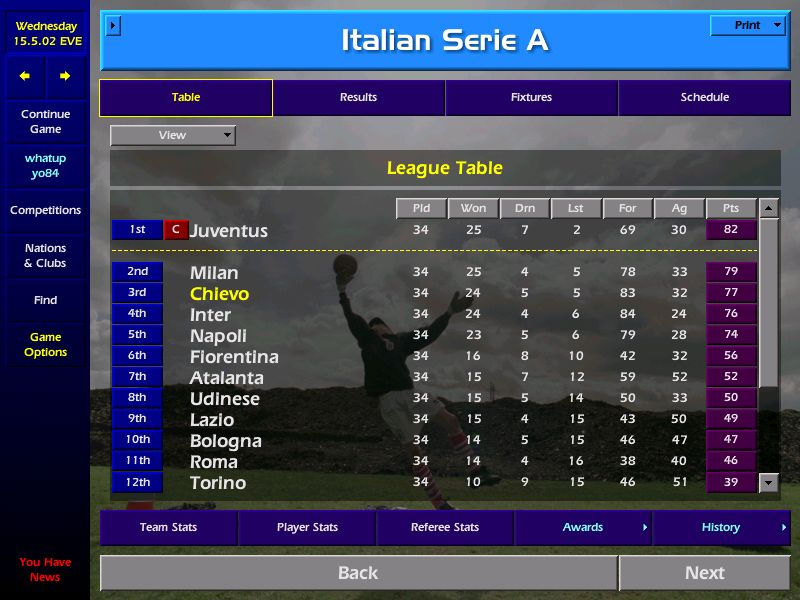Viewport: 800px width, 600px height.
Task: View Referee Stats
Action: point(445,528)
